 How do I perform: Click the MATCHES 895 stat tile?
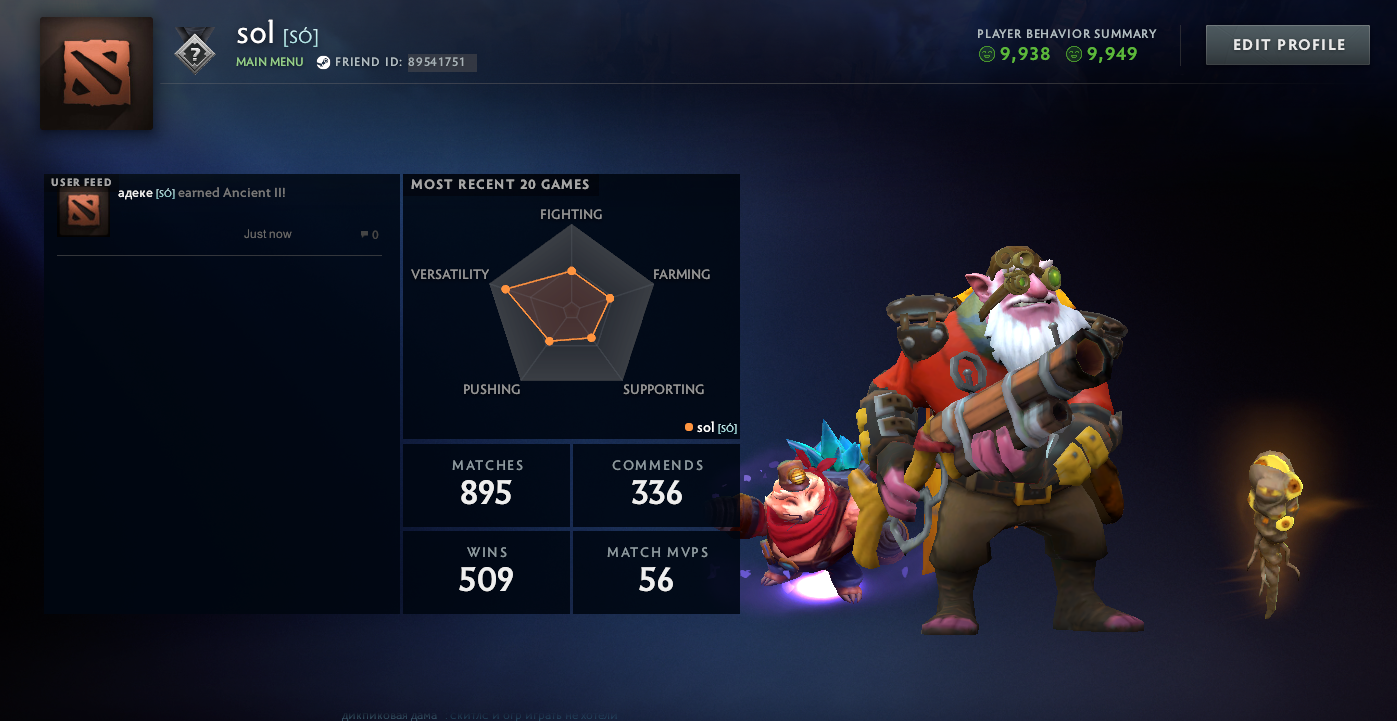click(486, 484)
